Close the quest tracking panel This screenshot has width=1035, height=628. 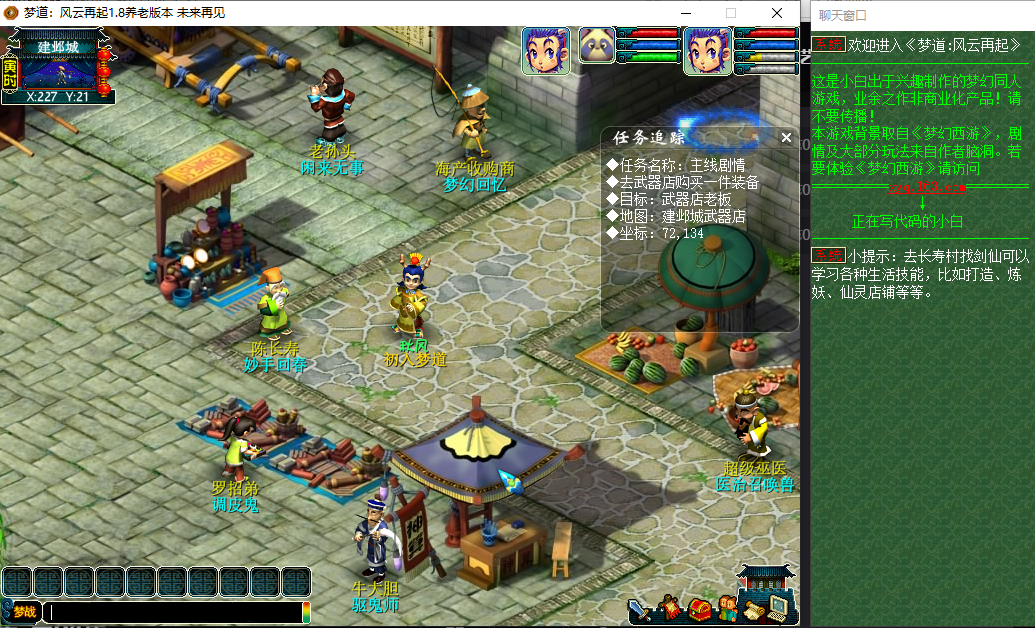(x=786, y=138)
